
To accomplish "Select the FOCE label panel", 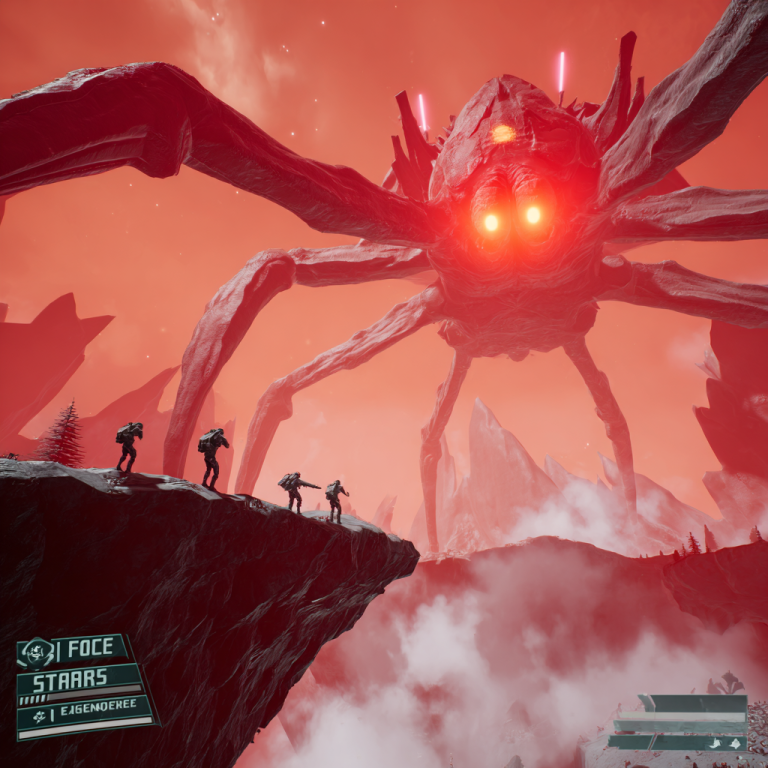I will click(92, 649).
